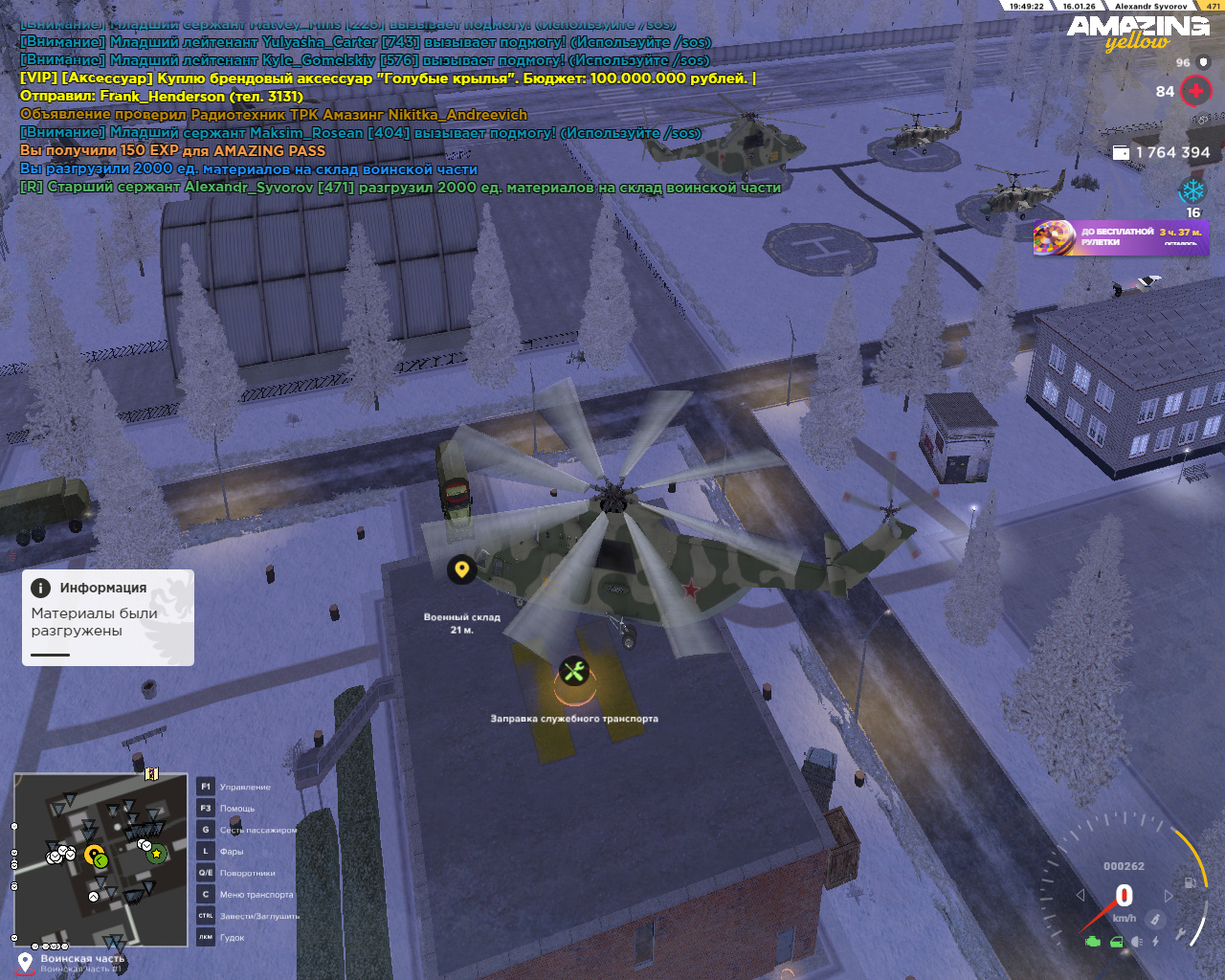This screenshot has height=980, width=1225.
Task: Click the Военный склад waypoint marker
Action: (461, 569)
